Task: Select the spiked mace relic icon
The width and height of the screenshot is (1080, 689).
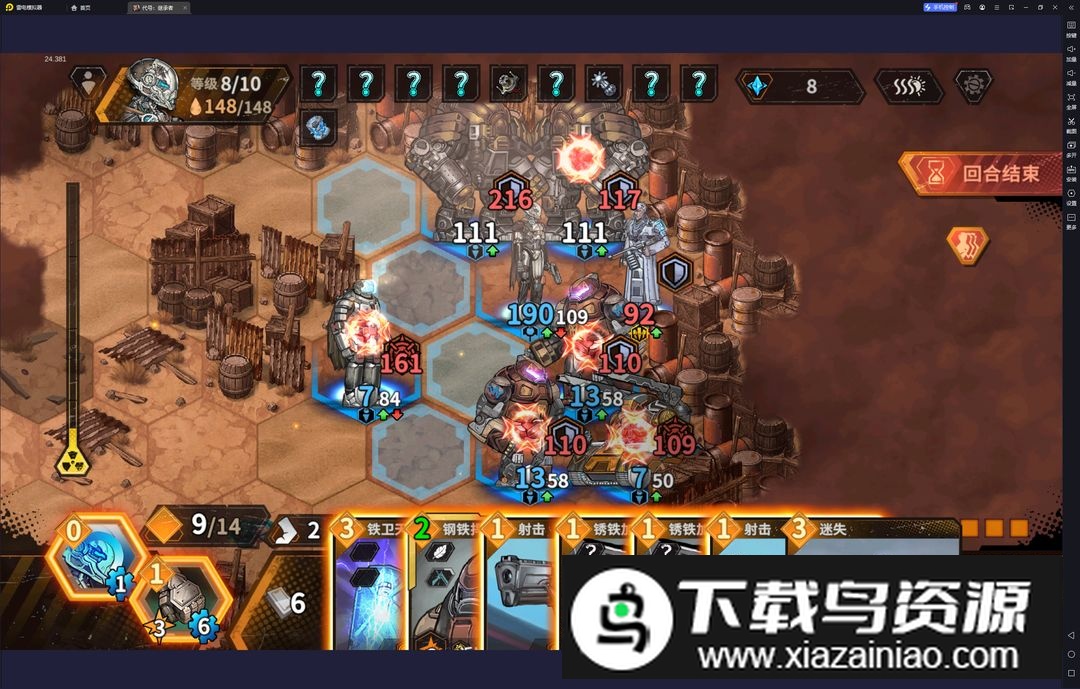Action: 603,85
